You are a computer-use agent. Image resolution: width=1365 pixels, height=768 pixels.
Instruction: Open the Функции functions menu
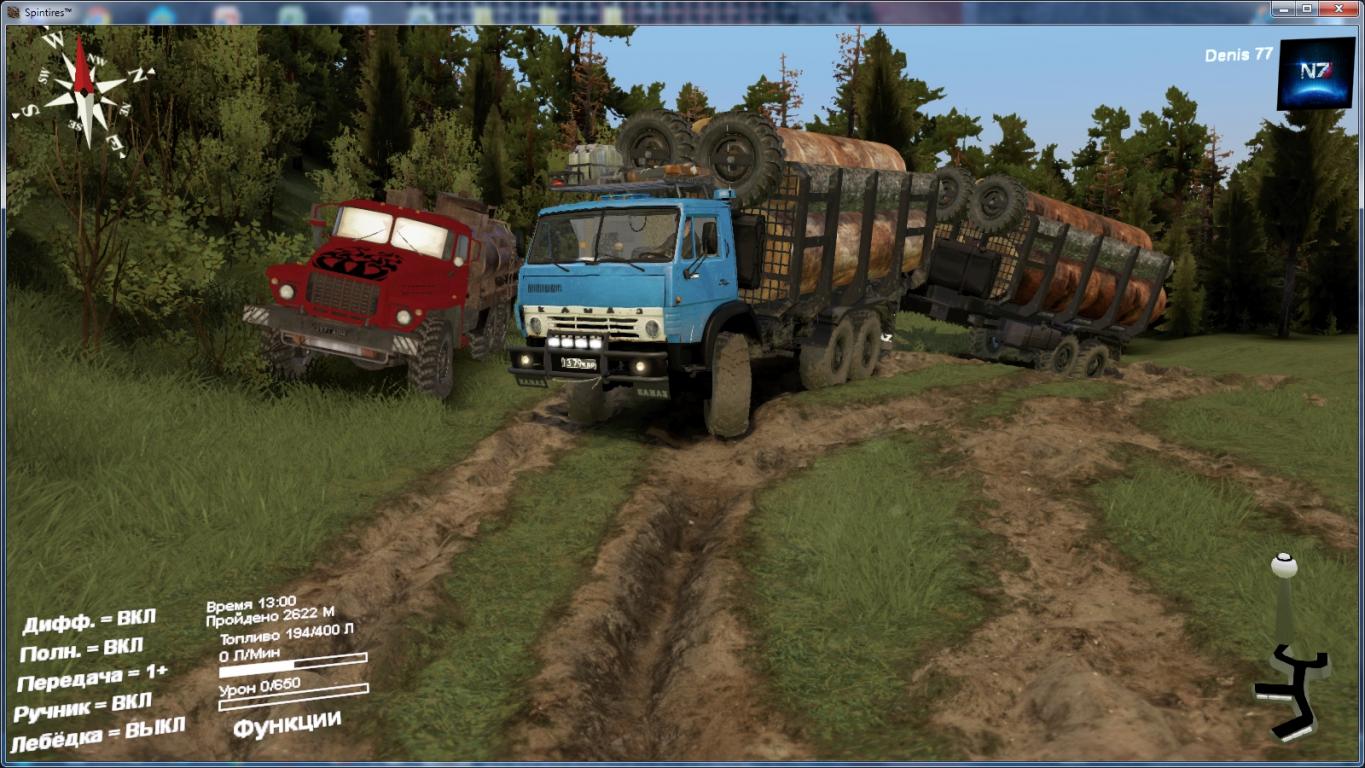(x=287, y=723)
